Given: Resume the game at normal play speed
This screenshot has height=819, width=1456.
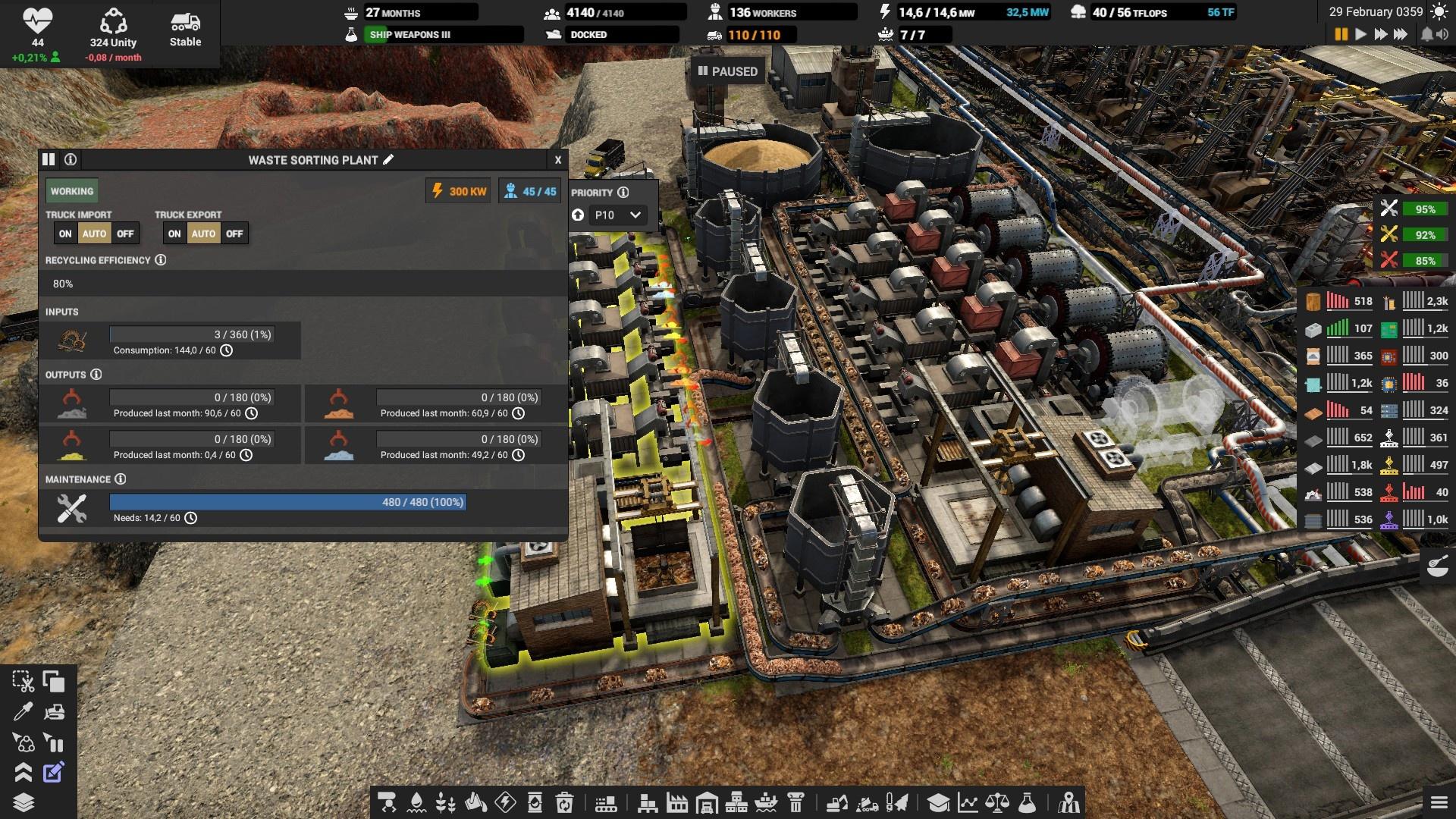Looking at the screenshot, I should click(1360, 34).
